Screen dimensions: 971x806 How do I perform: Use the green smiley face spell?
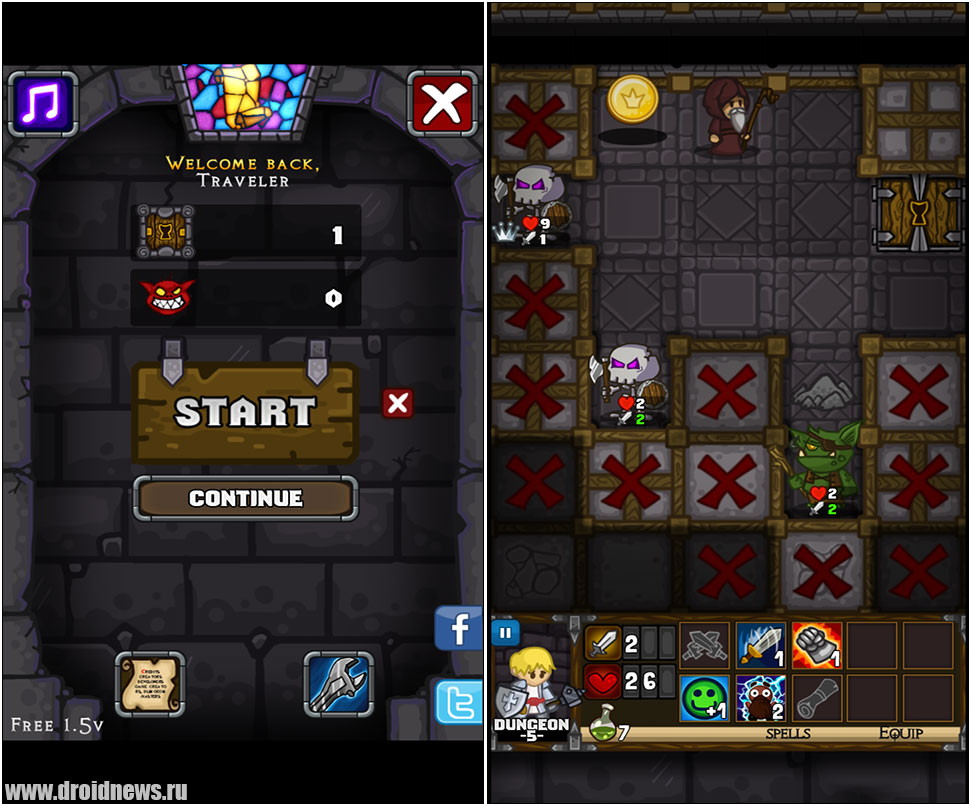(x=705, y=698)
